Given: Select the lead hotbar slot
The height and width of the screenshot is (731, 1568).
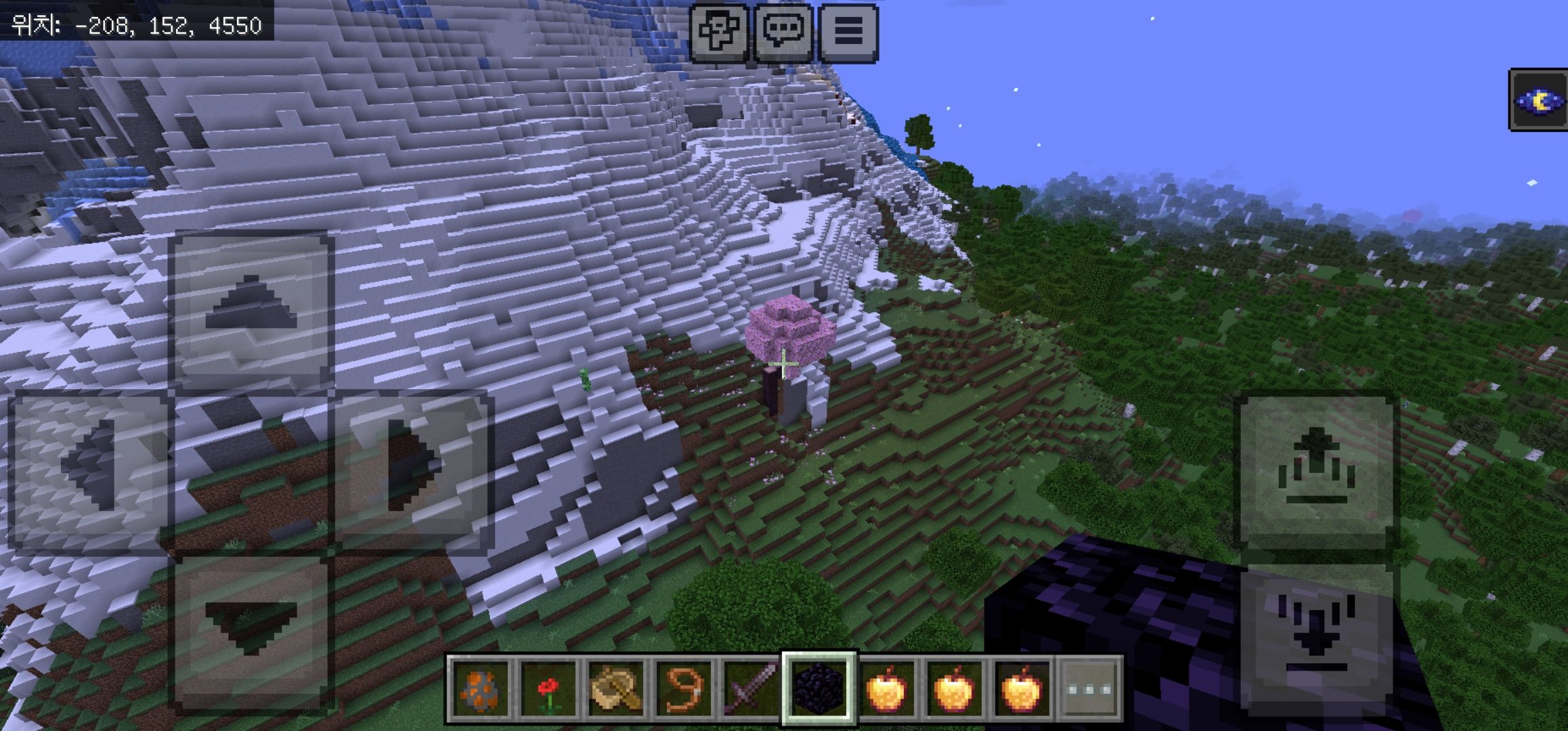Looking at the screenshot, I should coord(683,689).
